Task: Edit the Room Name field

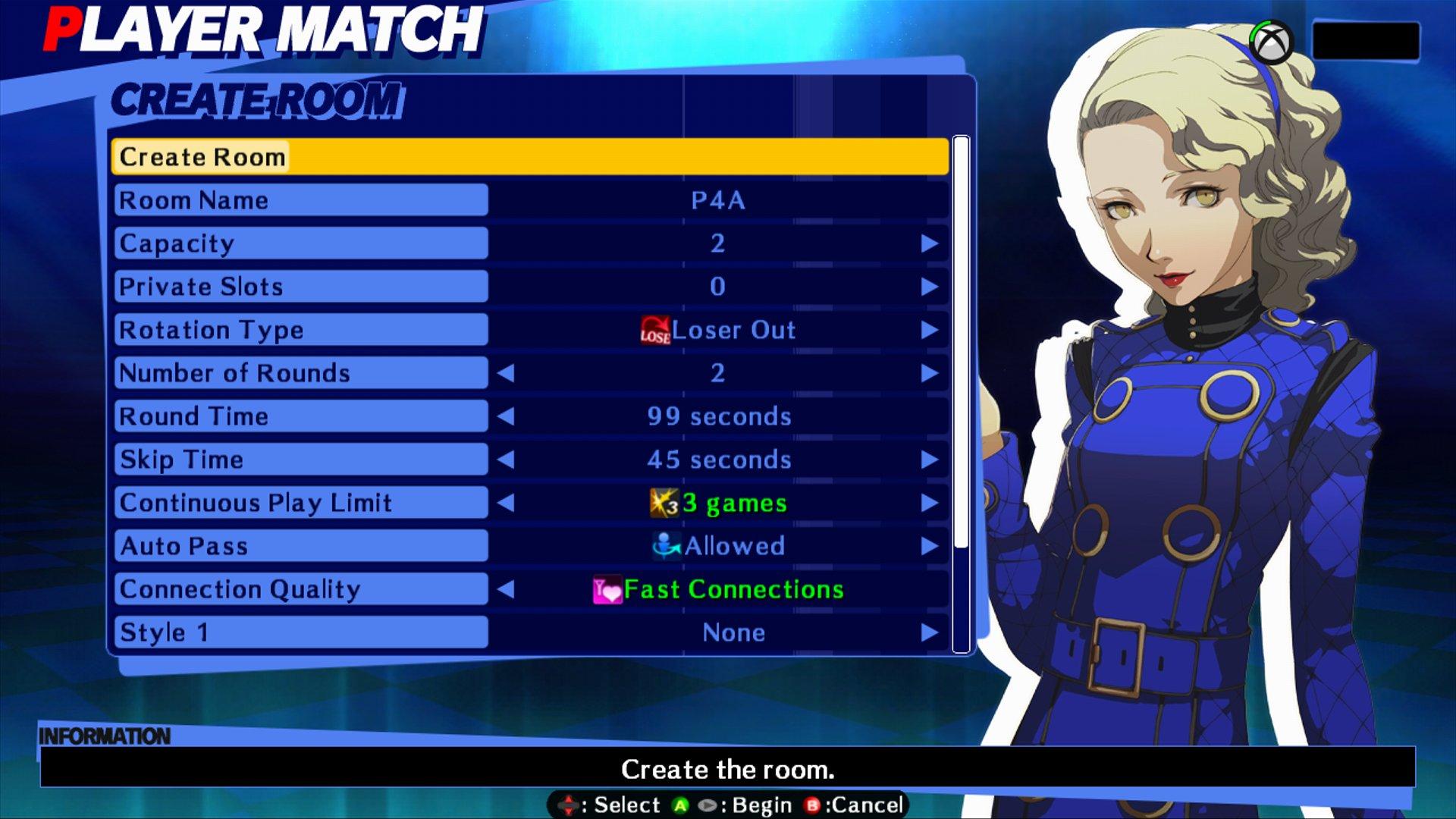Action: point(717,200)
